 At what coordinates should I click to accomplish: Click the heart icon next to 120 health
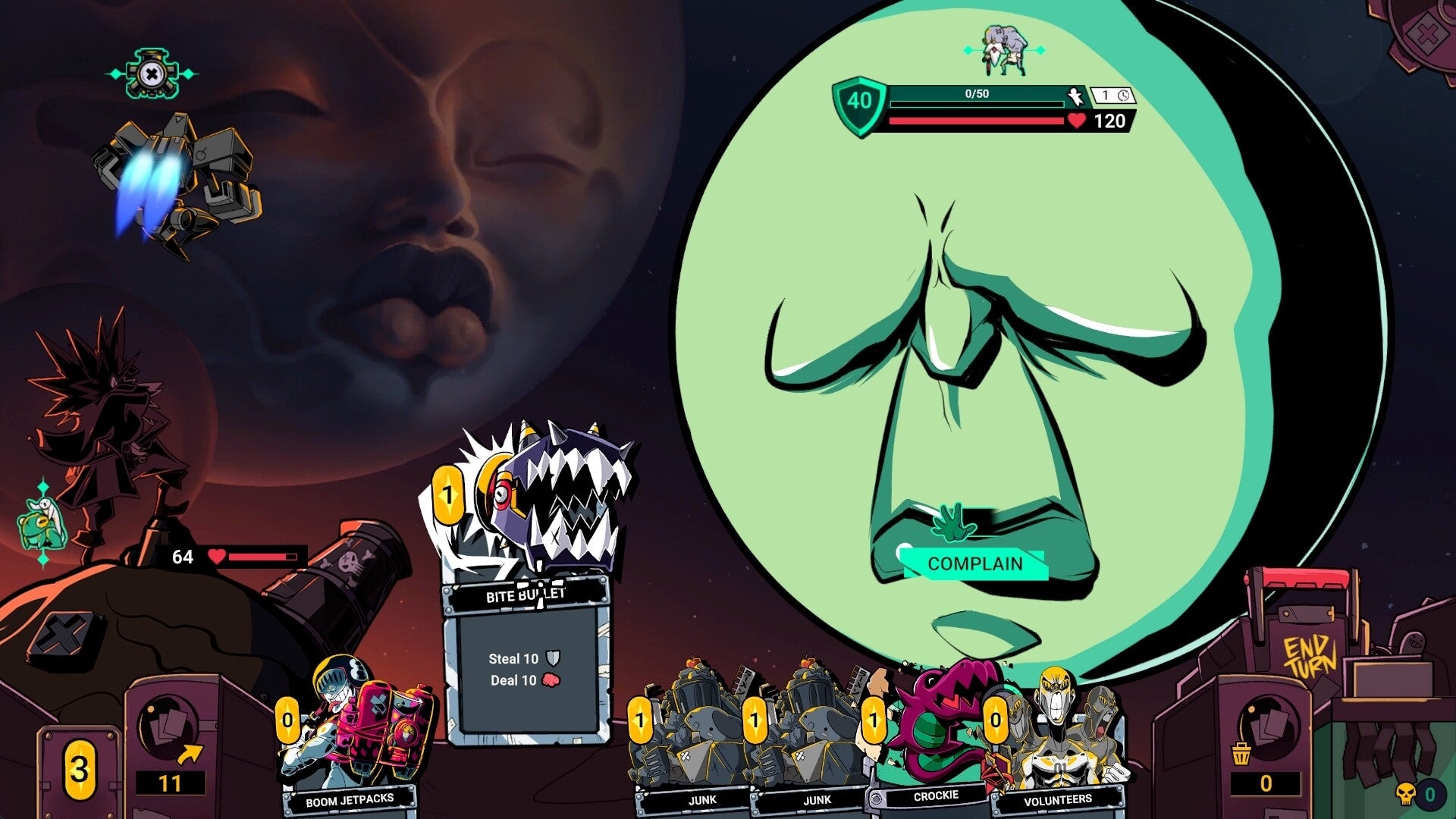1075,120
